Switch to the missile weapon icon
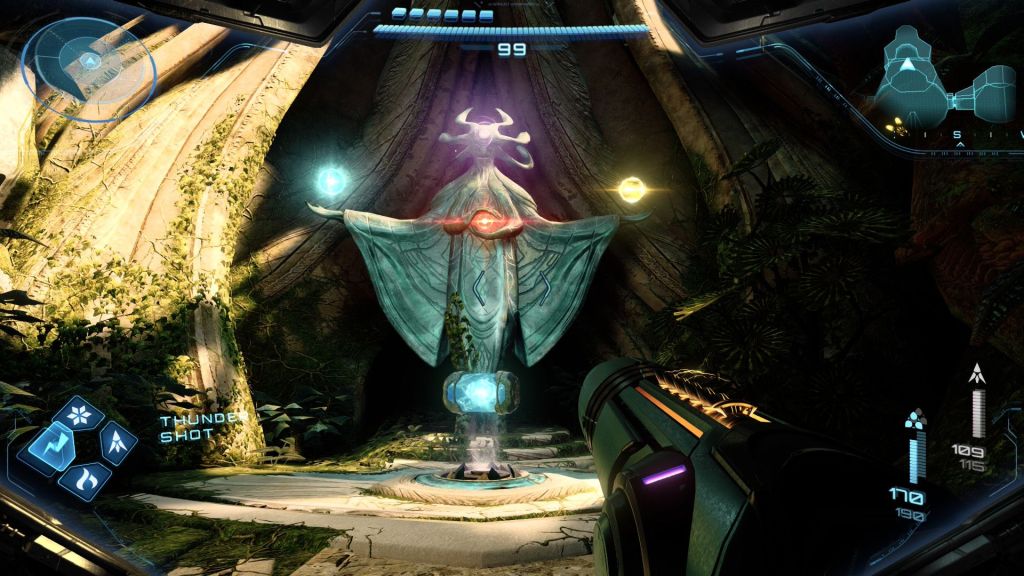Image resolution: width=1024 pixels, height=576 pixels. 120,441
